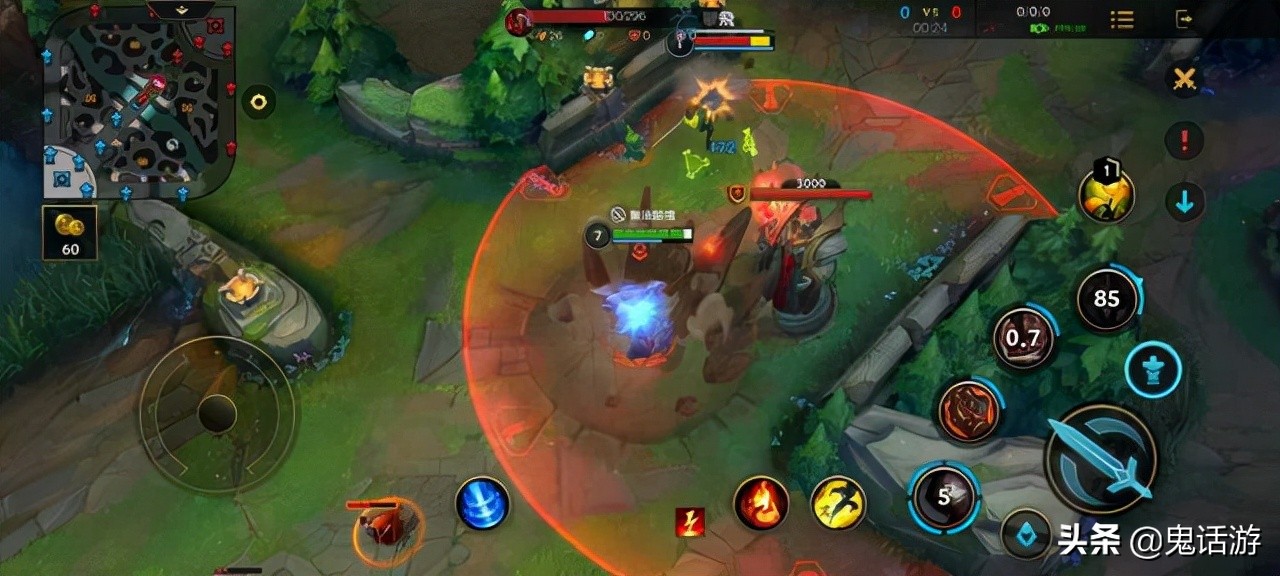Cast the yellow Flash summoner spell
The height and width of the screenshot is (576, 1280).
click(838, 503)
